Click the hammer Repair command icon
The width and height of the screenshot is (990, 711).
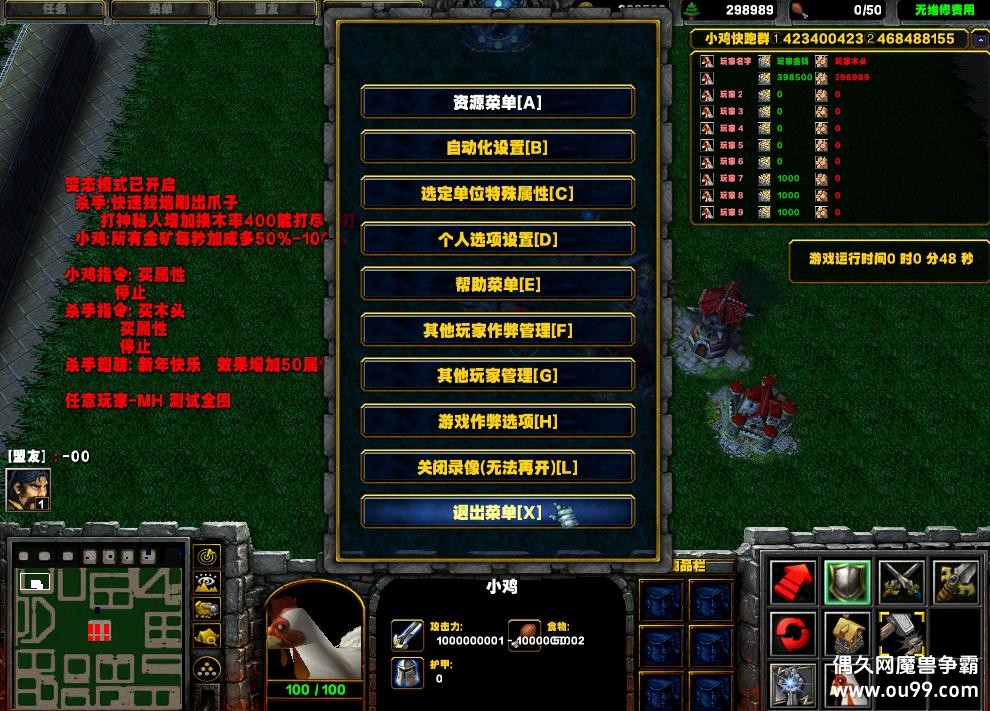900,635
